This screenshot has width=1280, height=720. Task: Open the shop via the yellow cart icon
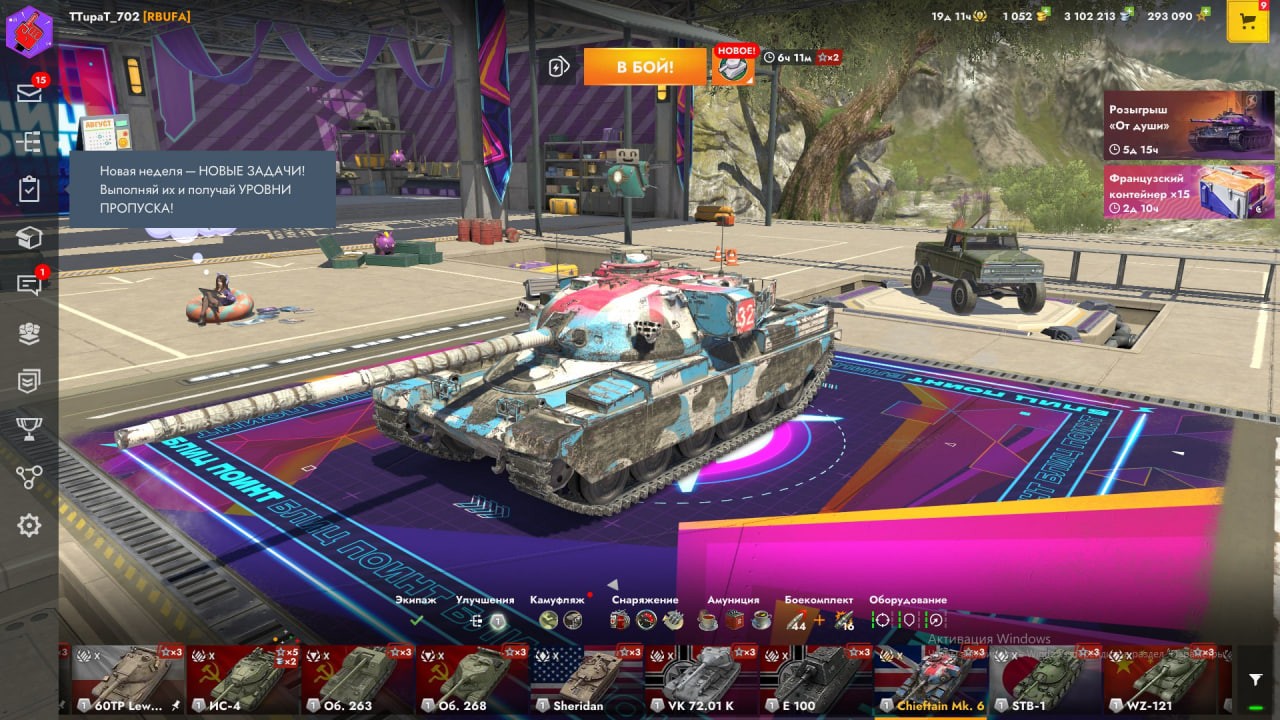pos(1247,22)
